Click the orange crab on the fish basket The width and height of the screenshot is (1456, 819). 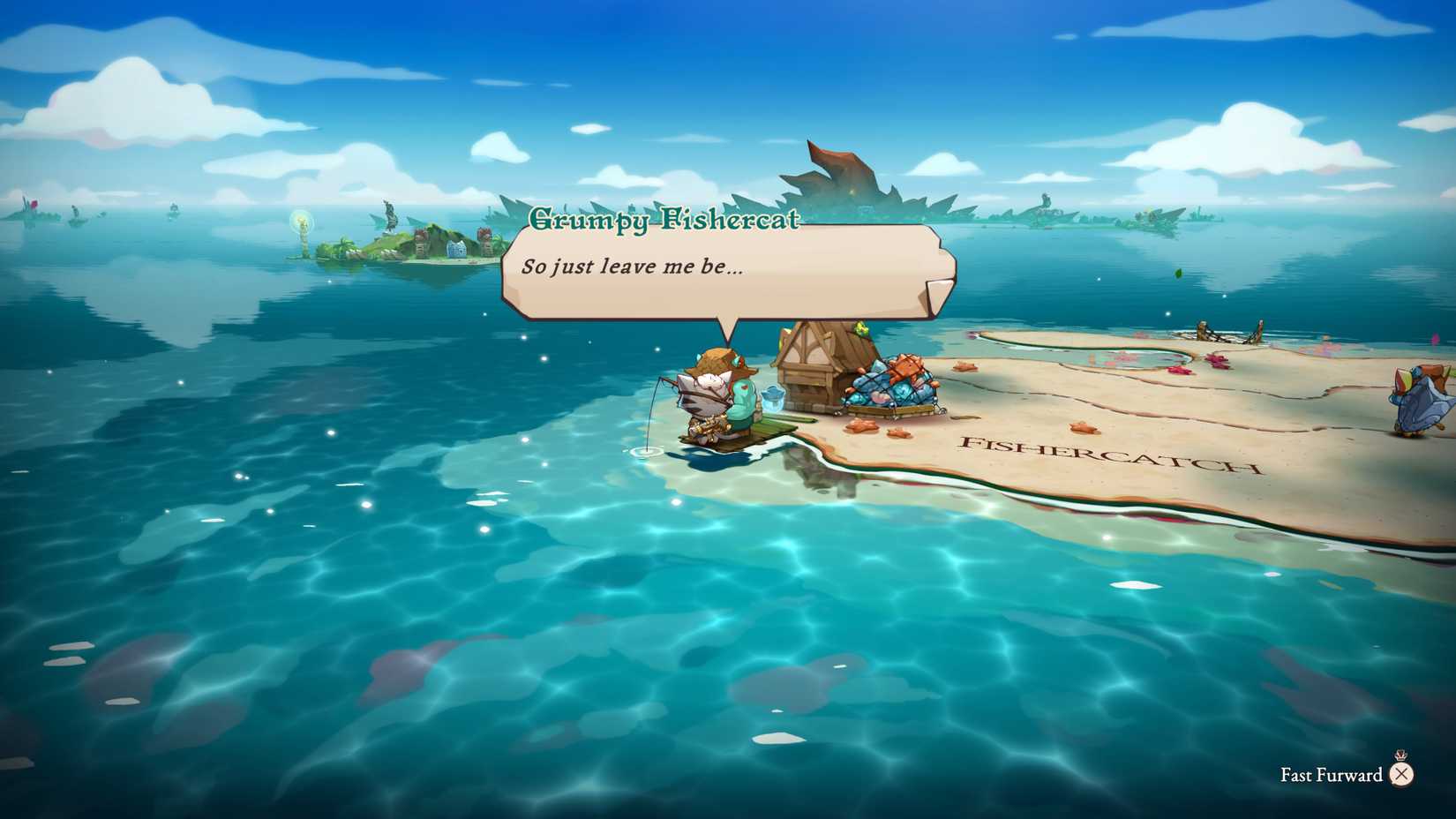point(907,368)
